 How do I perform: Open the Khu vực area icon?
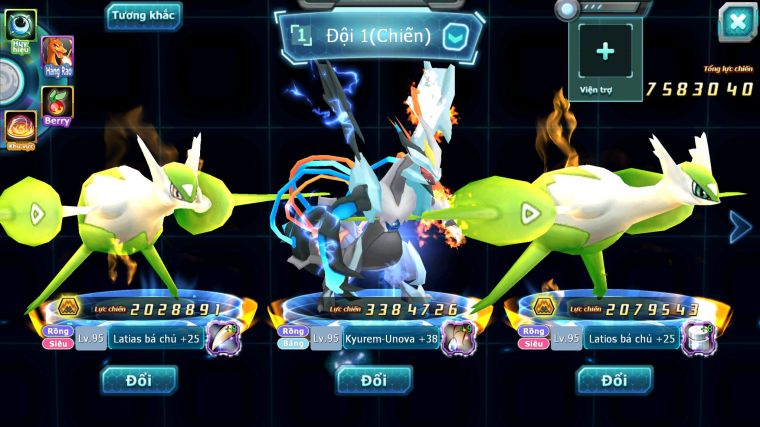pos(19,128)
